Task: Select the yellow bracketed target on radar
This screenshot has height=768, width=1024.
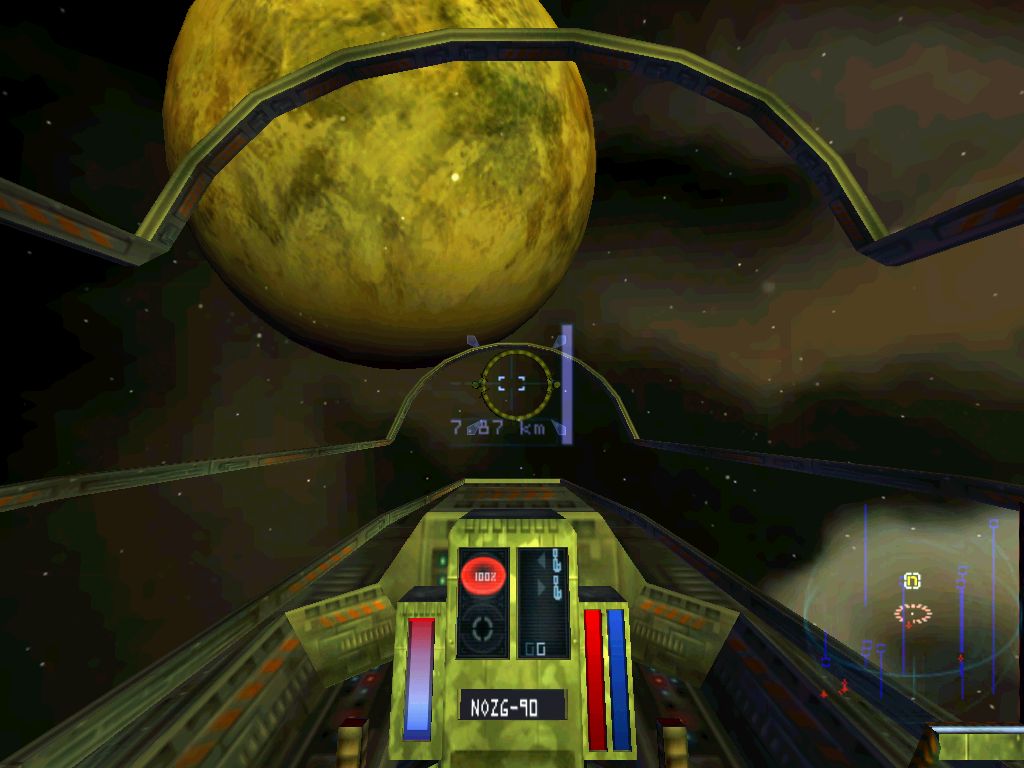Action: pos(912,580)
